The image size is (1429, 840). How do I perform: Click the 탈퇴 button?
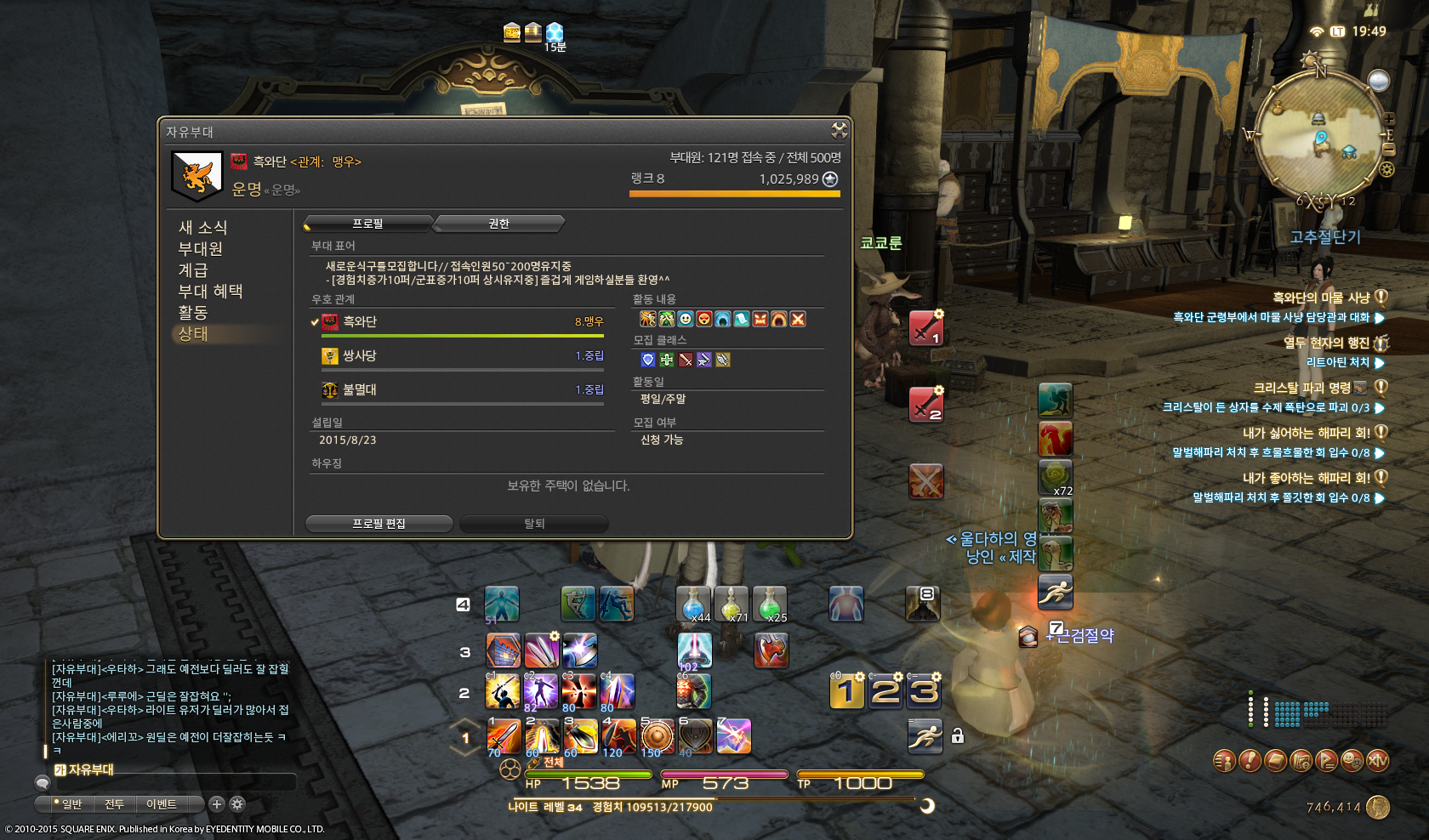[x=534, y=524]
